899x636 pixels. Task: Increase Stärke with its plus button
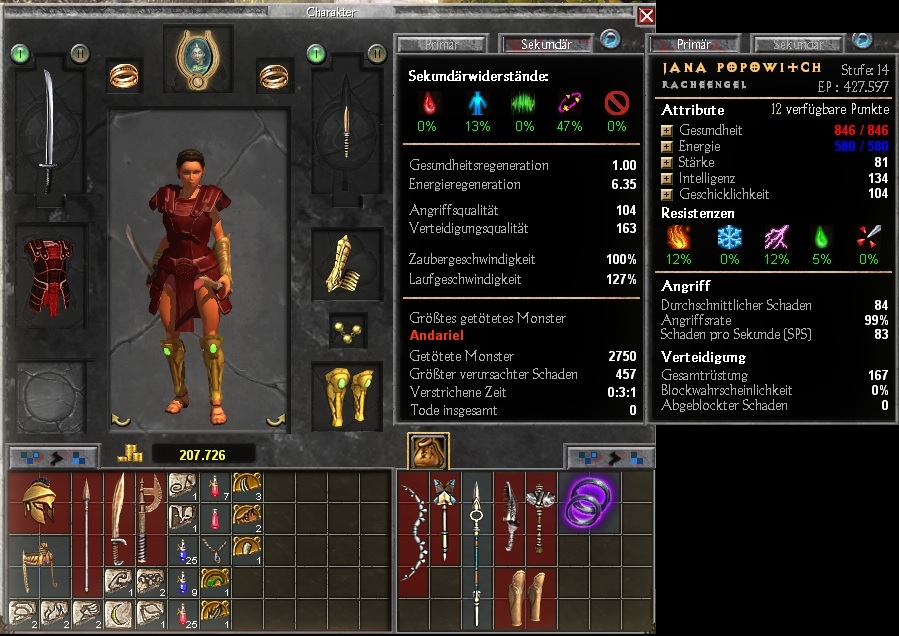[667, 162]
